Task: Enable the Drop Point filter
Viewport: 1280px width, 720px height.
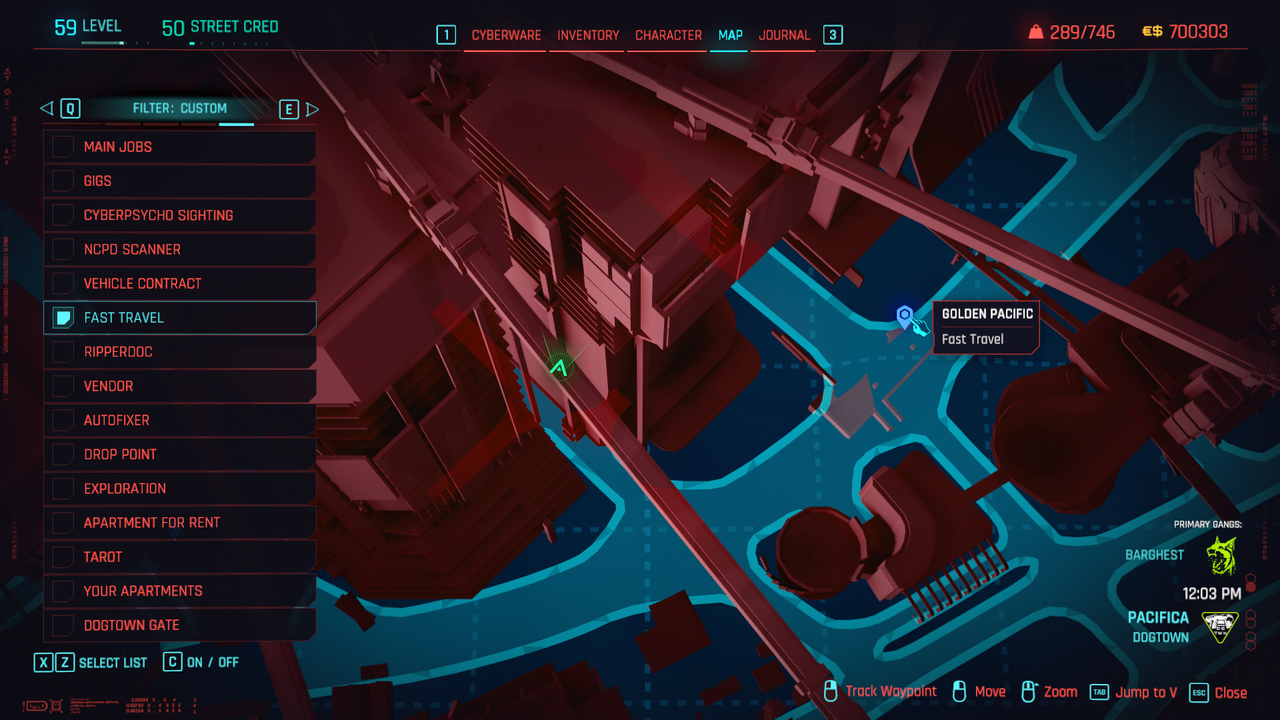Action: coord(64,454)
